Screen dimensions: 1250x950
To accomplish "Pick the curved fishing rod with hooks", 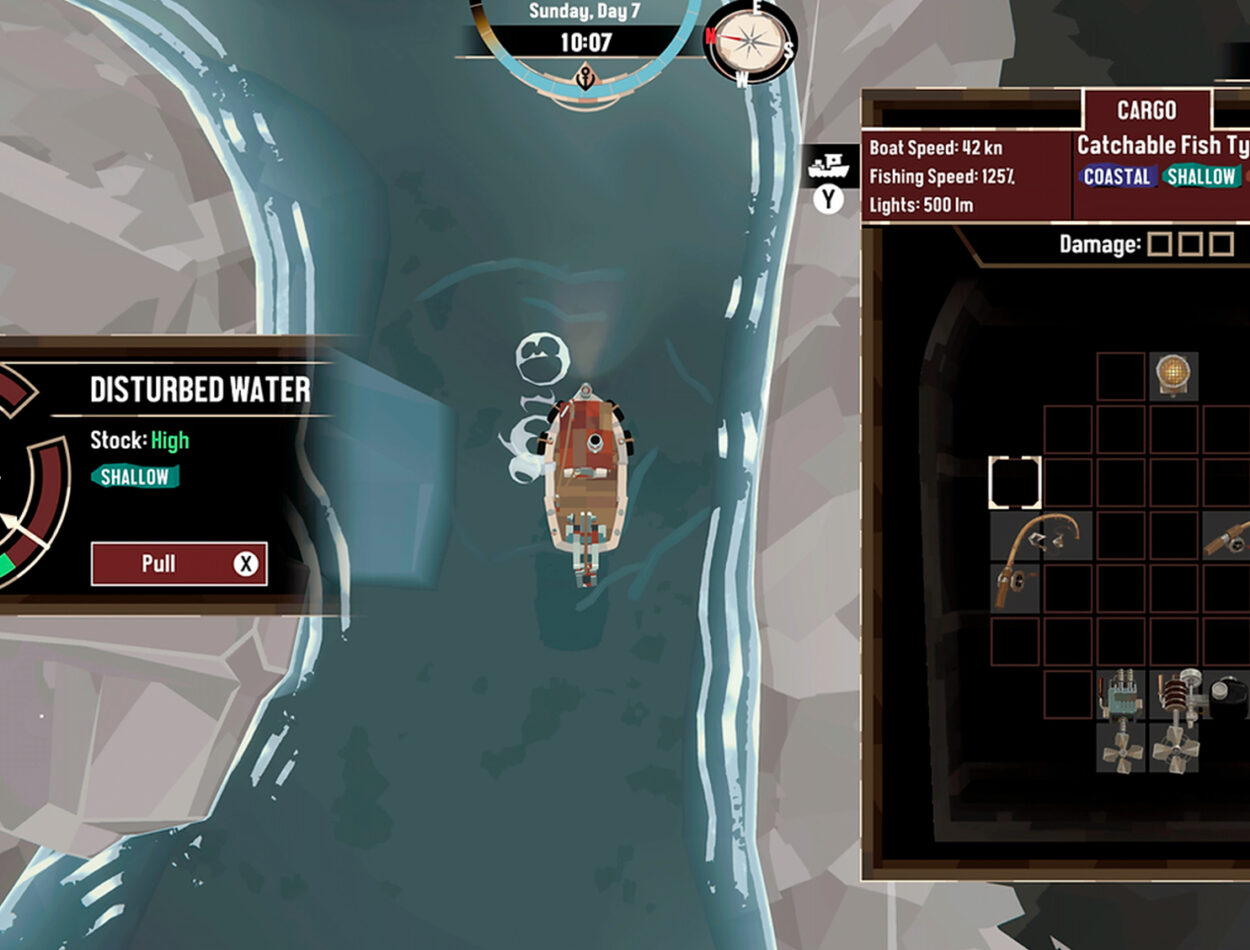I will (x=1041, y=545).
